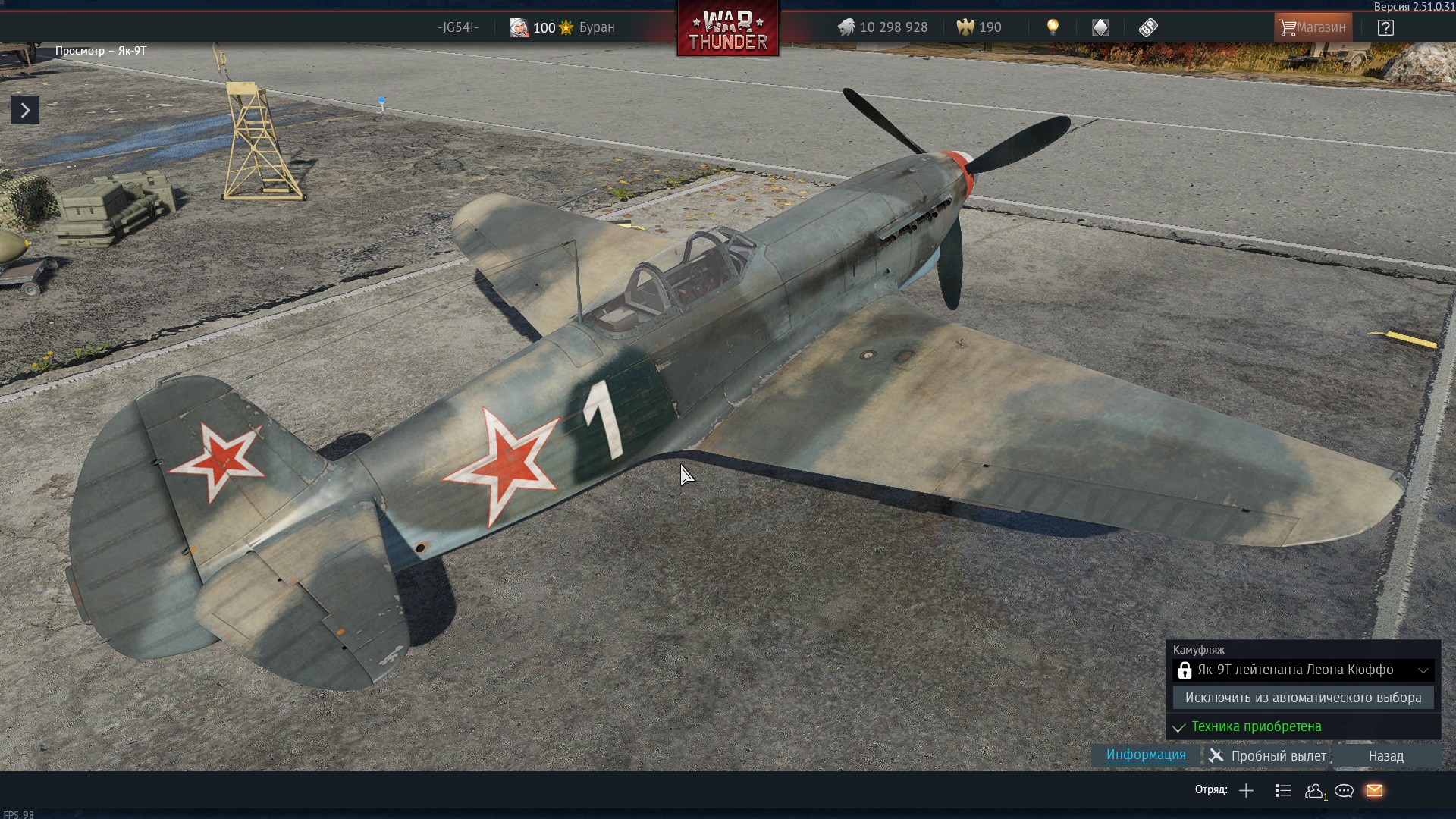
Task: Select the Golden Eagles balance 190
Action: [x=979, y=28]
